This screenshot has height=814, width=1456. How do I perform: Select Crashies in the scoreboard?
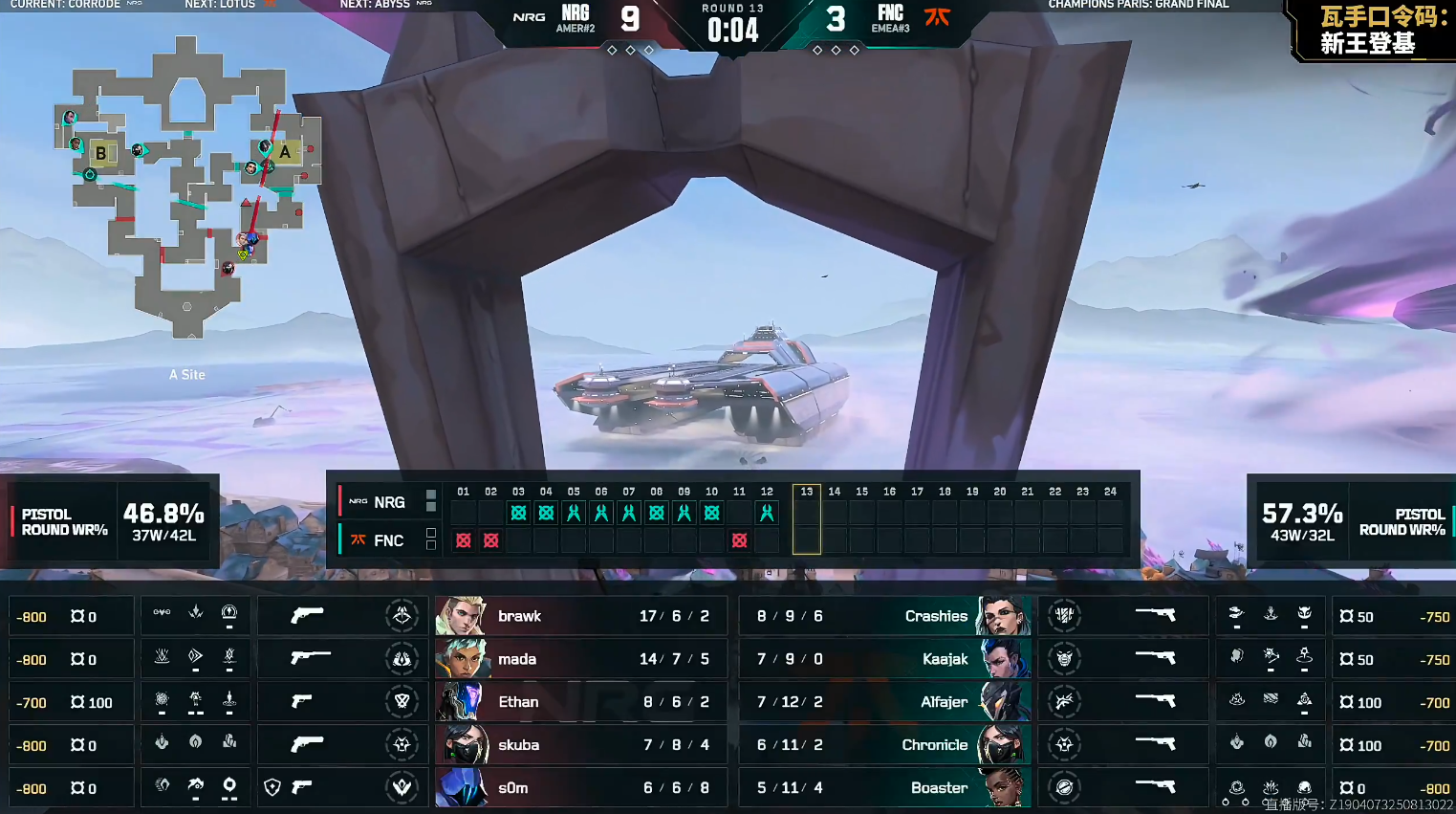[884, 616]
